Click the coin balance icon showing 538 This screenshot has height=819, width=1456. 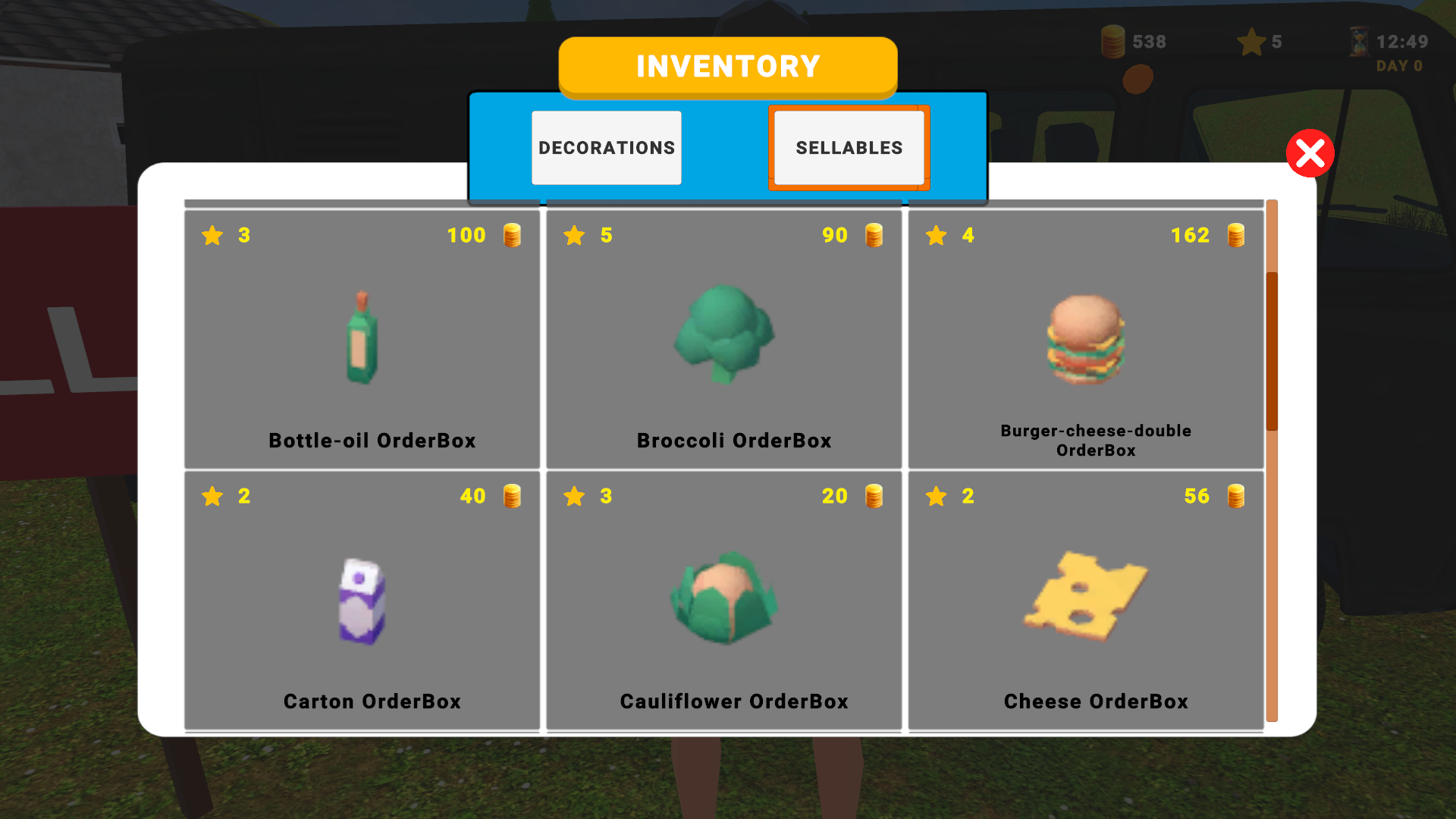(x=1112, y=42)
